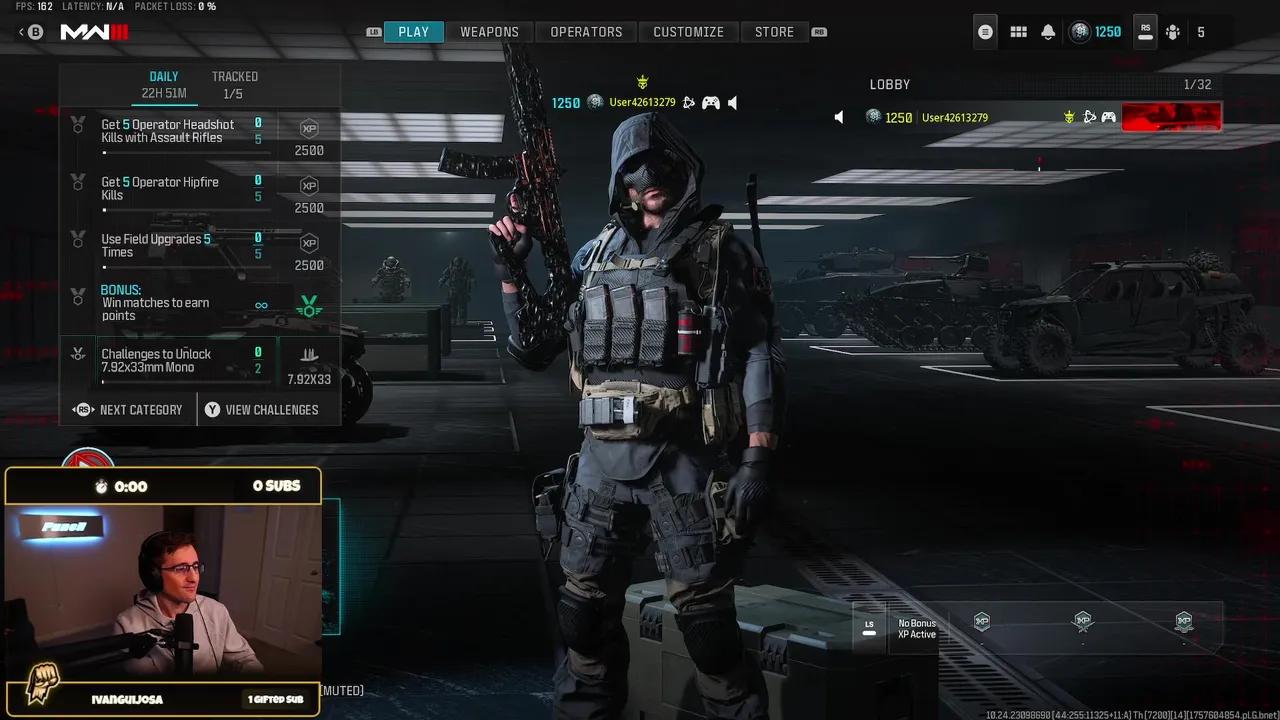Click NEXT CATEGORY in challenges panel
1280x720 pixels.
[x=129, y=410]
